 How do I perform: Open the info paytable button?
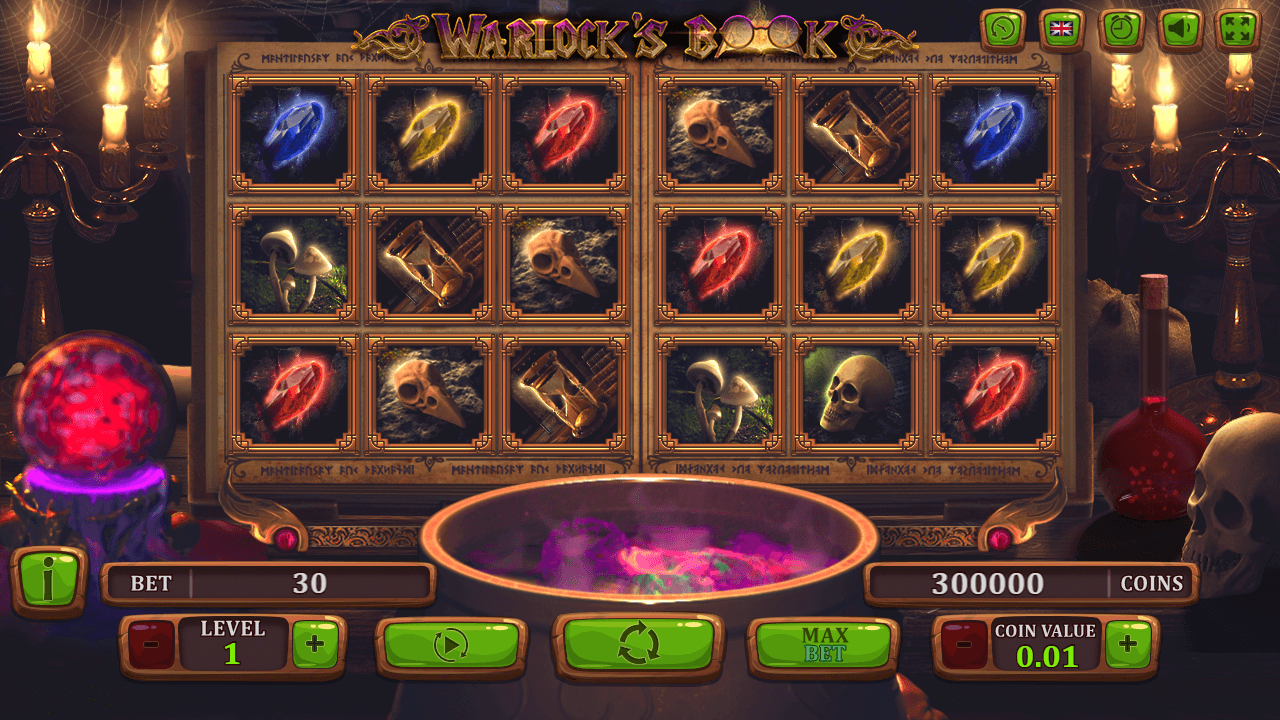pos(48,581)
